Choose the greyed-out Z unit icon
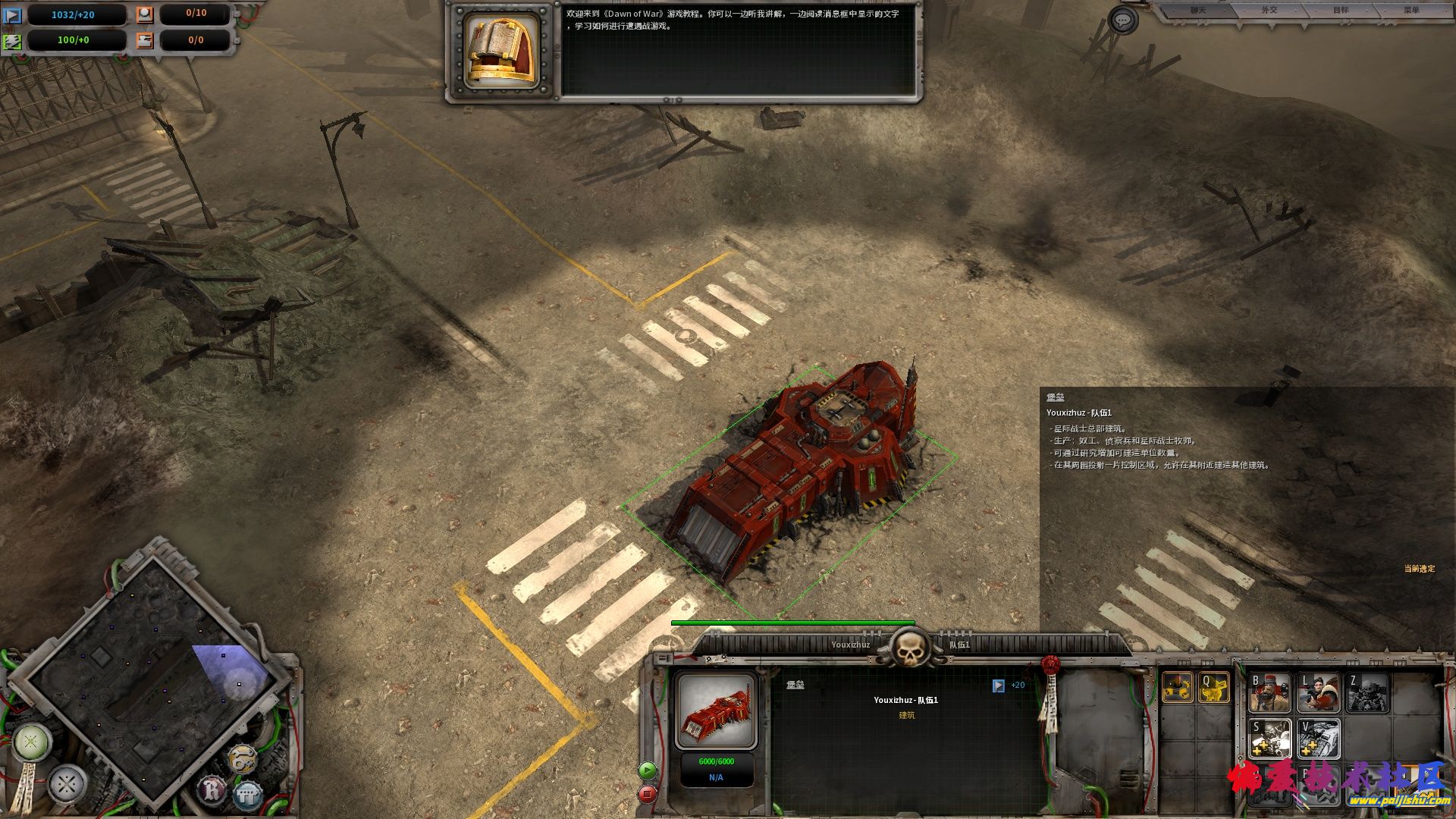 pyautogui.click(x=1367, y=692)
